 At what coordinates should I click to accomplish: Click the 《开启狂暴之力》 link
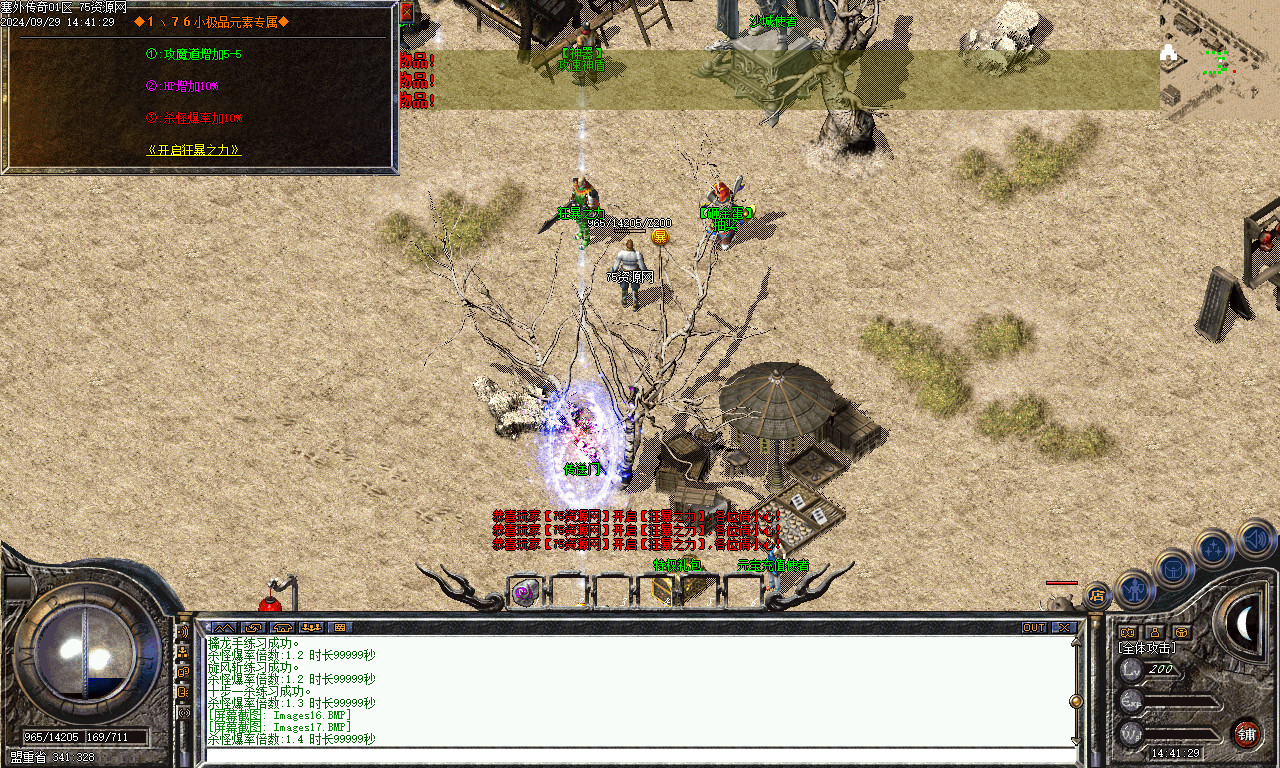pos(194,151)
